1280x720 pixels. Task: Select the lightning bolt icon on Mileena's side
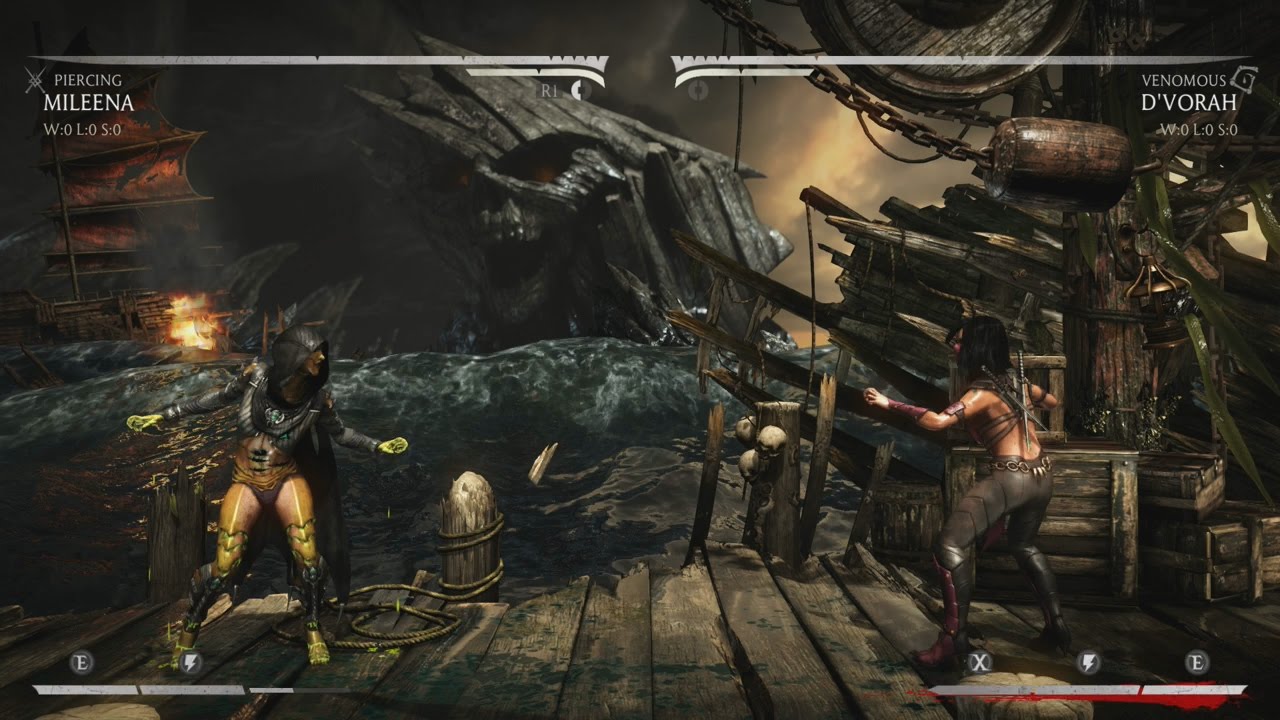point(190,661)
